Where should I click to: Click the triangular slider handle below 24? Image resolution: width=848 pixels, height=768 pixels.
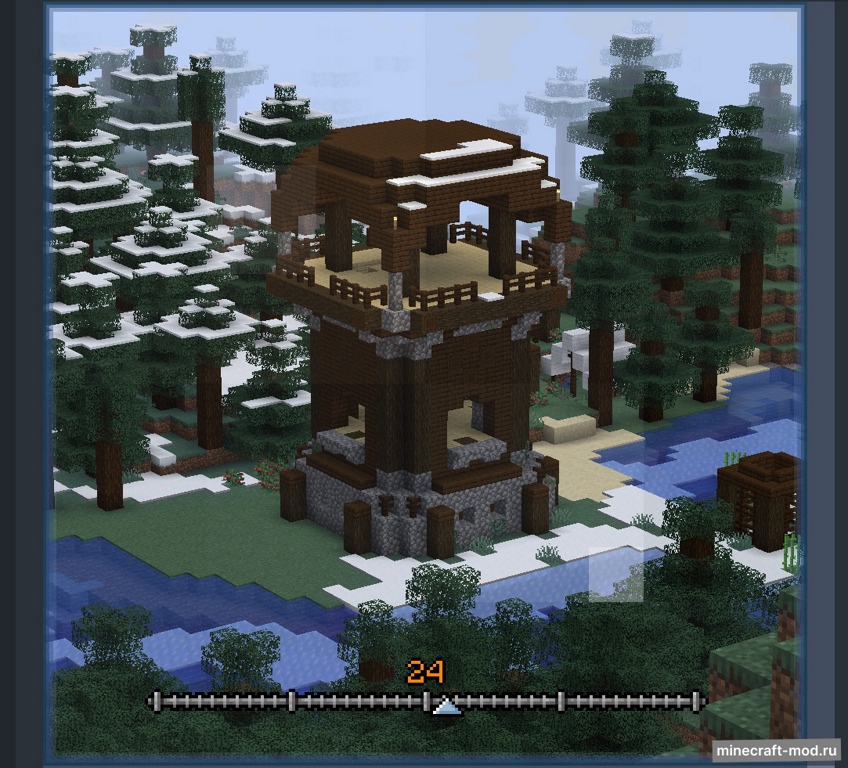coord(447,708)
